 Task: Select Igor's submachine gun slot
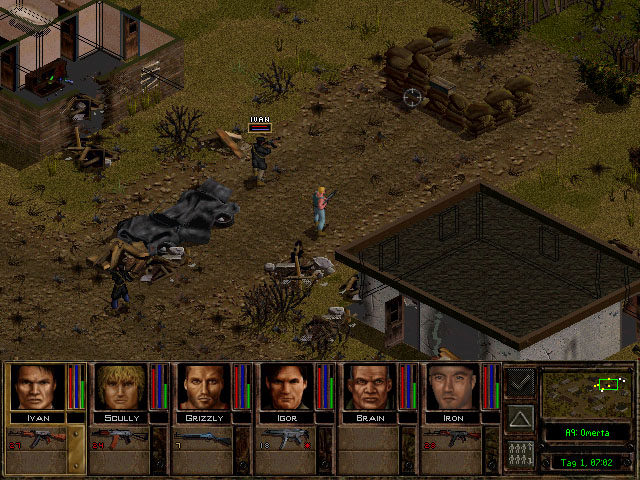(287, 438)
